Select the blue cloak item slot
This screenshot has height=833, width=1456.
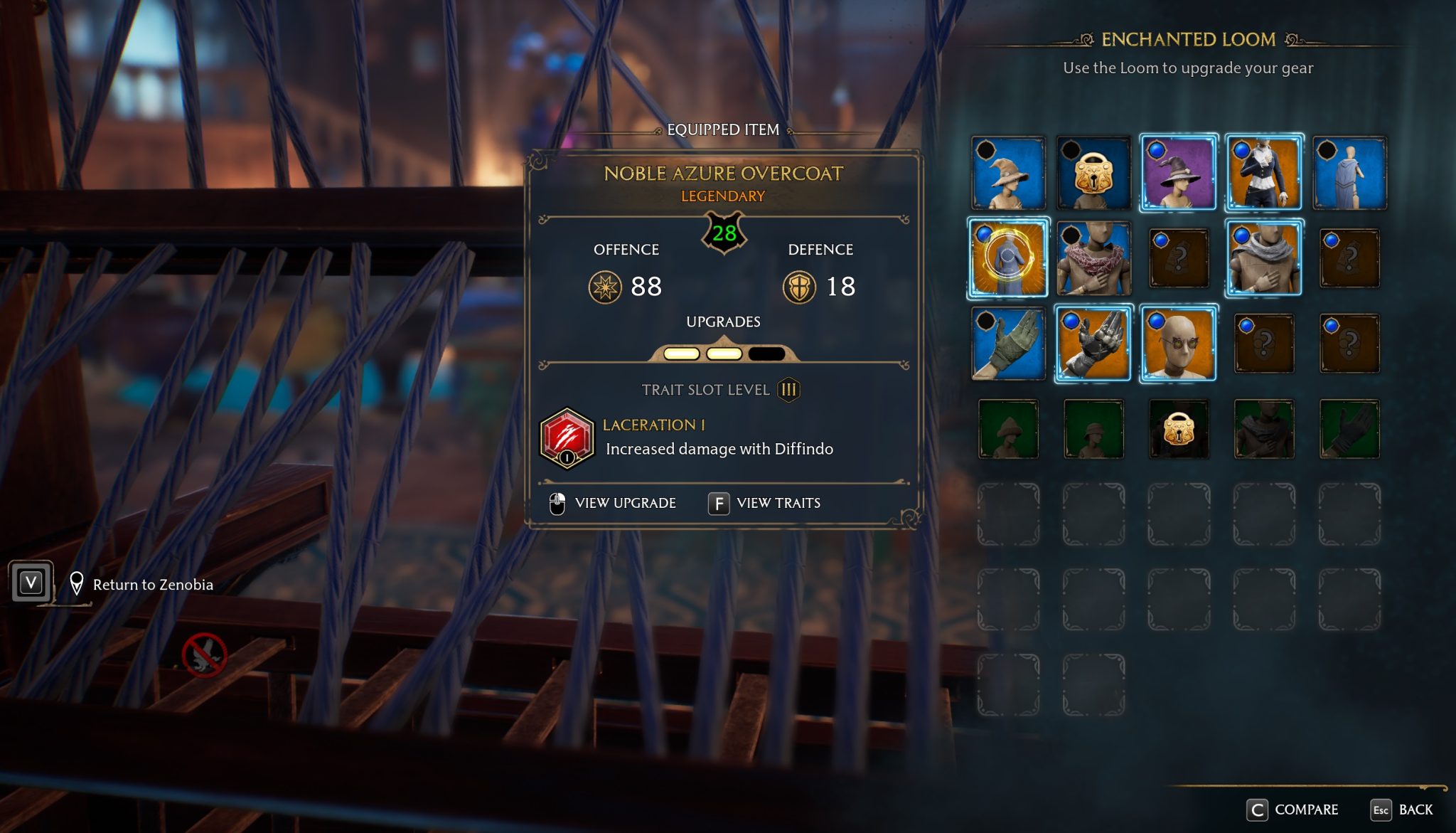(1349, 173)
